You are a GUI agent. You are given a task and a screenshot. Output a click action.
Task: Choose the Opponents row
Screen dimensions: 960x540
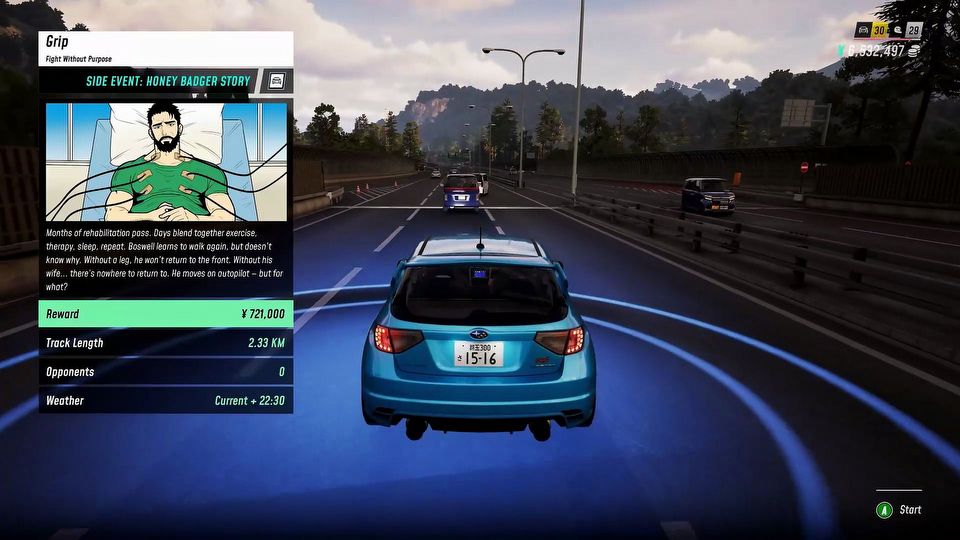pos(166,372)
